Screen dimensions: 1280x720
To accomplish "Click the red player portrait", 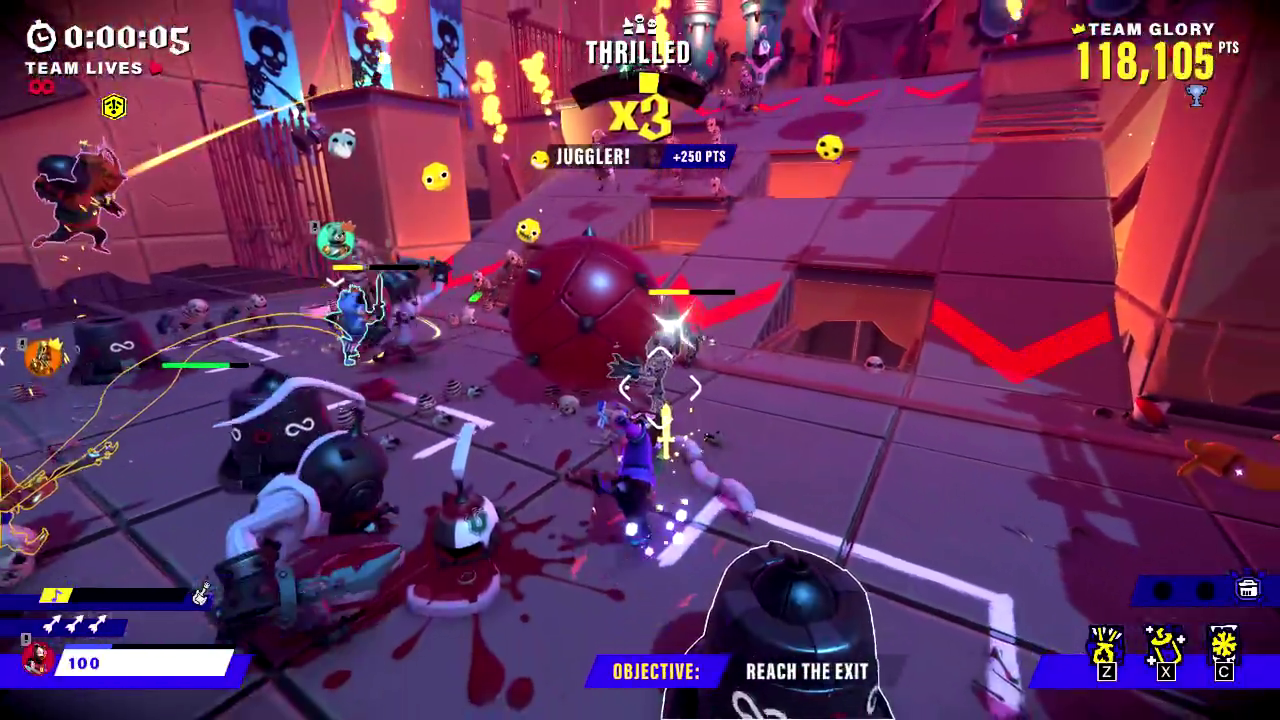I will point(36,660).
